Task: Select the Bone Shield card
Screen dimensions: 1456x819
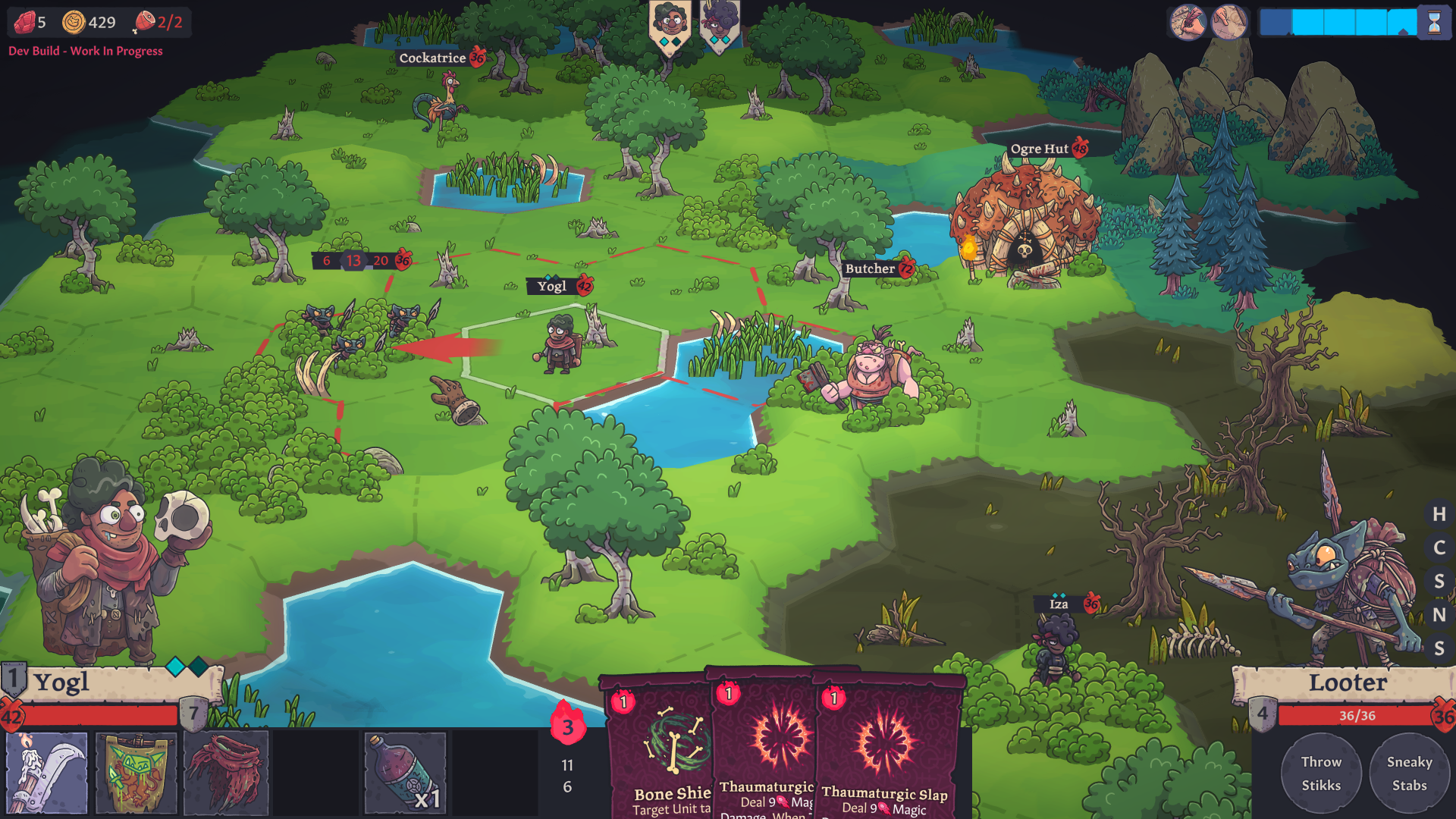Action: [x=658, y=751]
